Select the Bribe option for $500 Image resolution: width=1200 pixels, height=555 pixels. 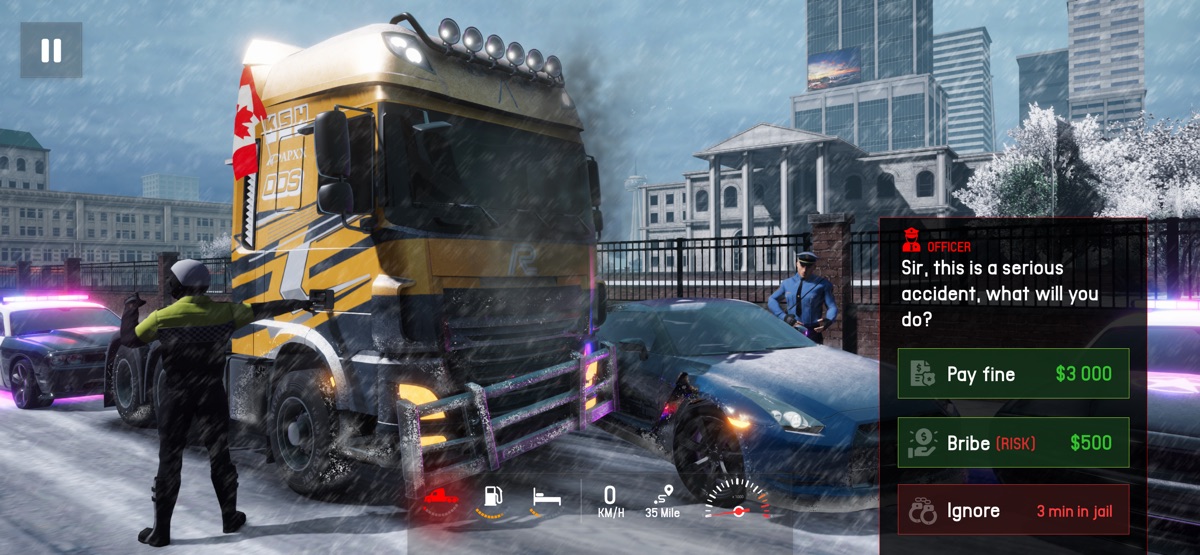pyautogui.click(x=1013, y=443)
